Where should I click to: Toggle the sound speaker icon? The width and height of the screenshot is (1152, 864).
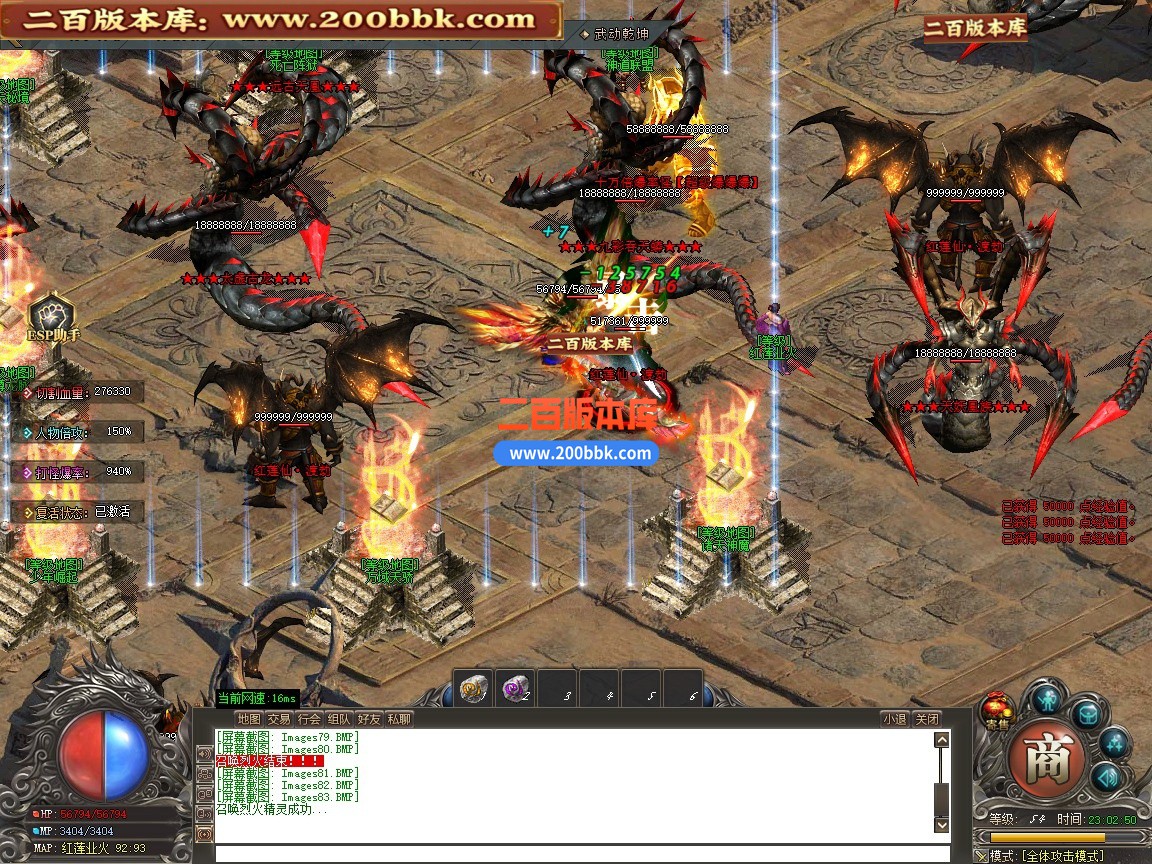point(1105,777)
